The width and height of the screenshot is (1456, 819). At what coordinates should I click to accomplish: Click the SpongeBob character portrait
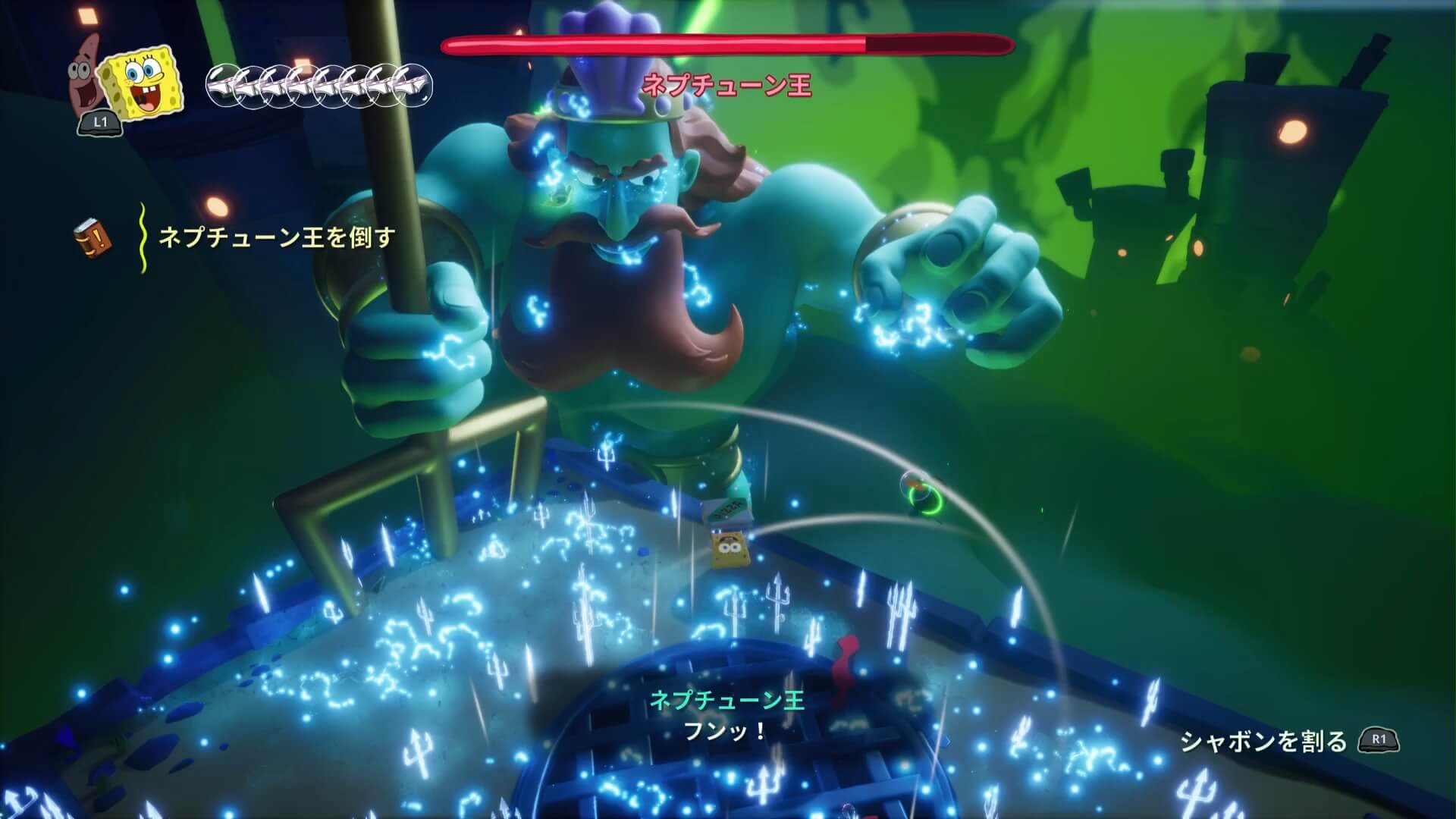144,79
